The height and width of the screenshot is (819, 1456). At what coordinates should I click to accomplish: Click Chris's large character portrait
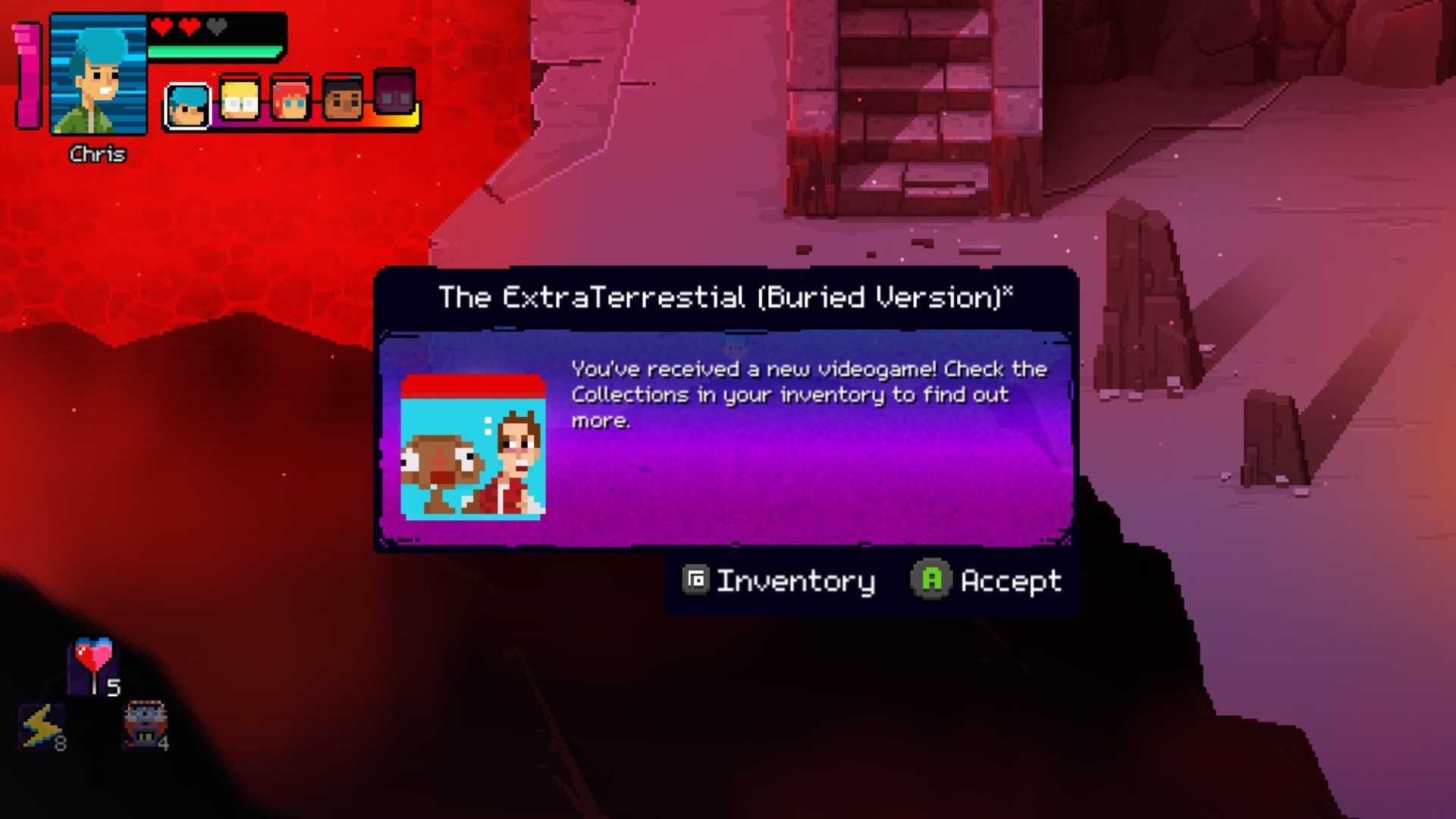pyautogui.click(x=99, y=75)
